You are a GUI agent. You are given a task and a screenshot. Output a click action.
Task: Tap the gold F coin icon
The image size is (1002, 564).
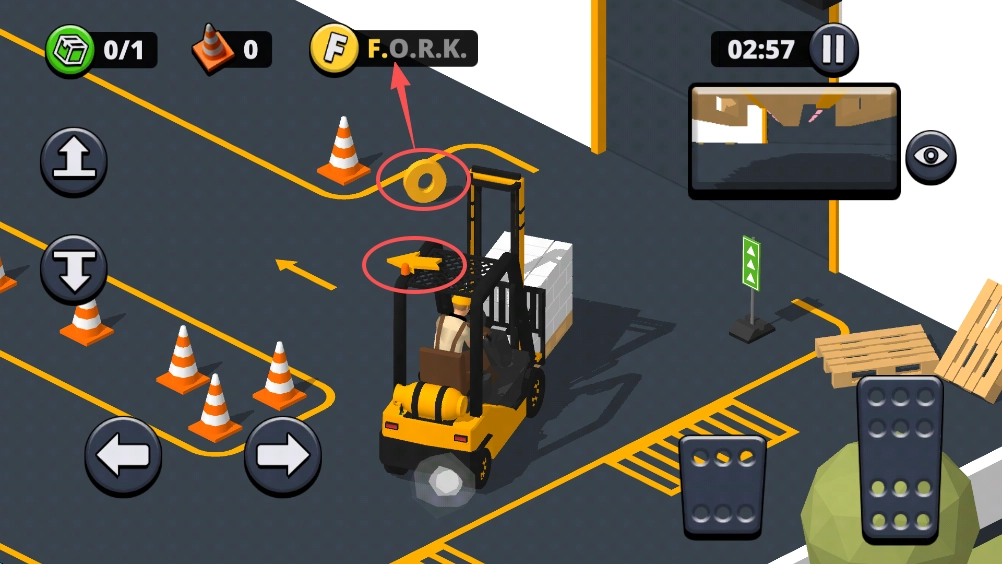[334, 49]
